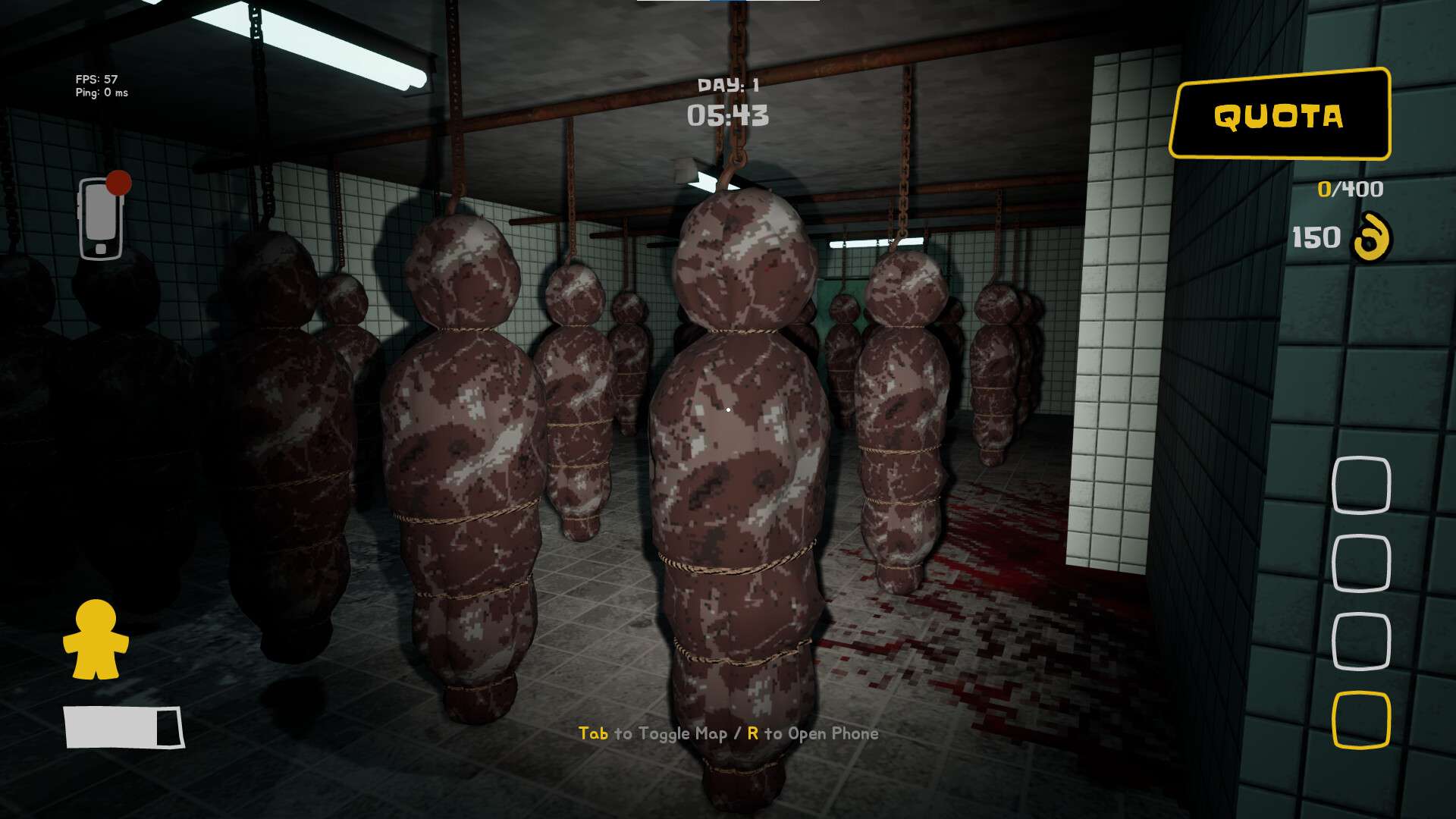Viewport: 1456px width, 819px height.
Task: Select the yellow-highlighted inventory slot
Action: tap(1361, 719)
